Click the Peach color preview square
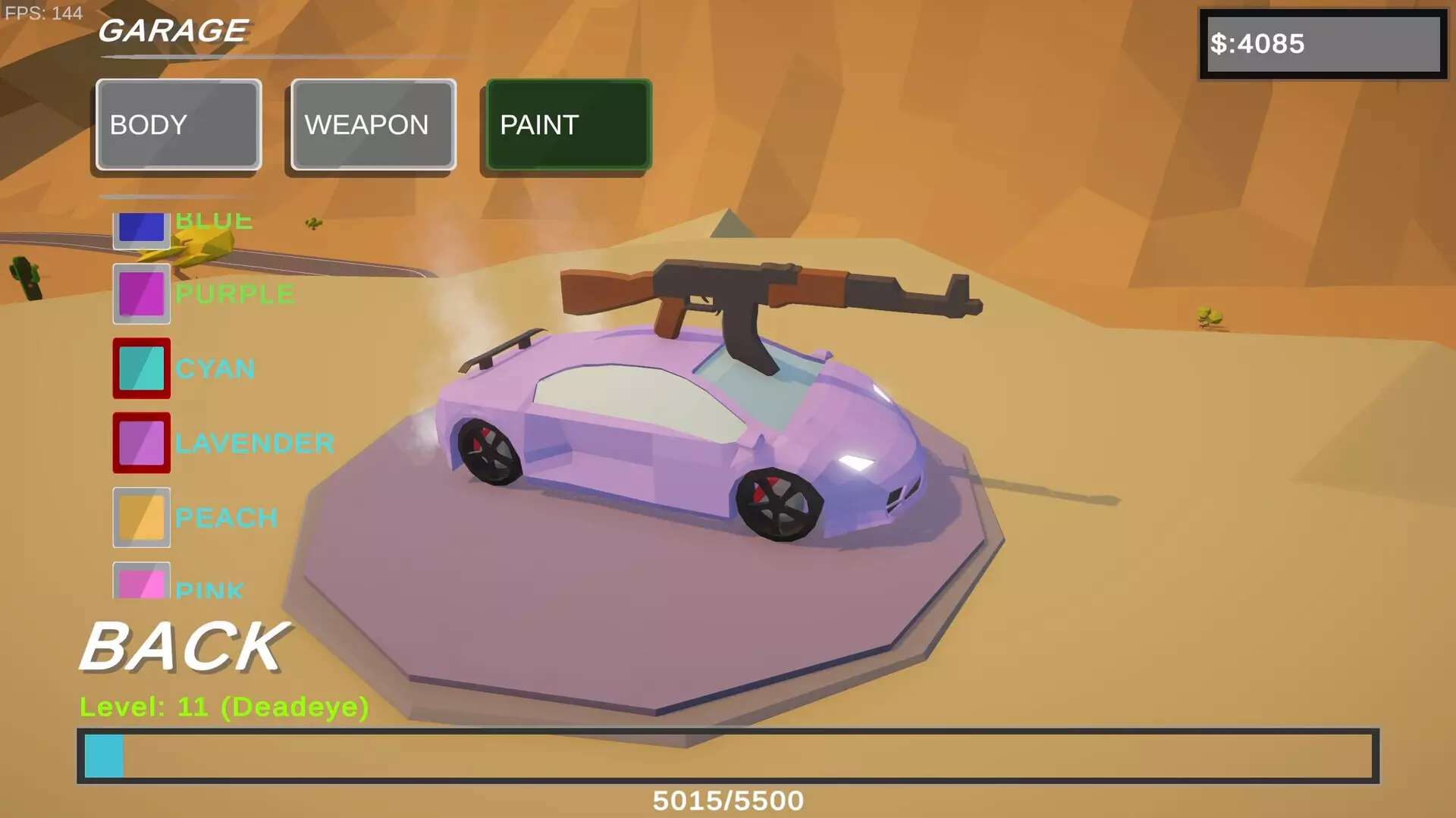This screenshot has height=818, width=1456. click(141, 517)
